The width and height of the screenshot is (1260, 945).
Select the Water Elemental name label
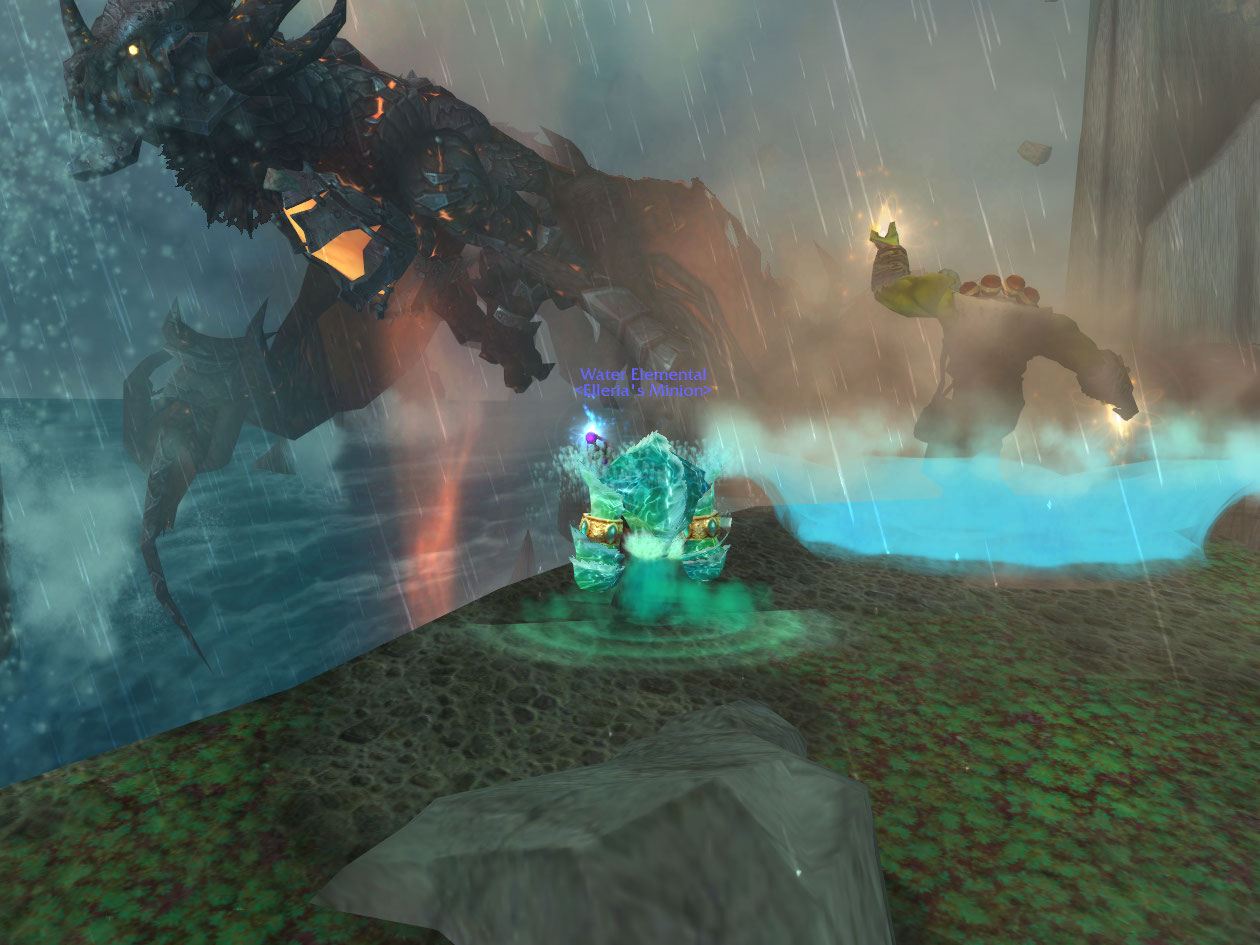(x=643, y=374)
